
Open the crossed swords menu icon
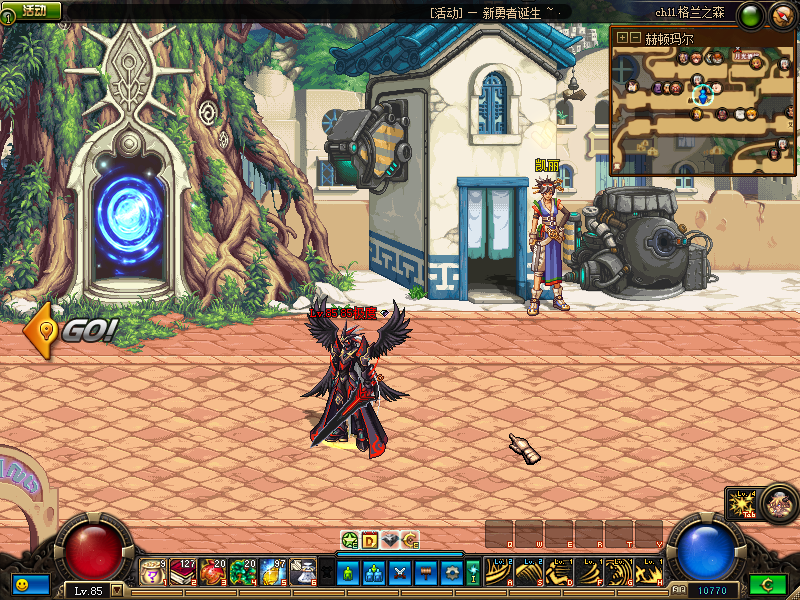(398, 573)
